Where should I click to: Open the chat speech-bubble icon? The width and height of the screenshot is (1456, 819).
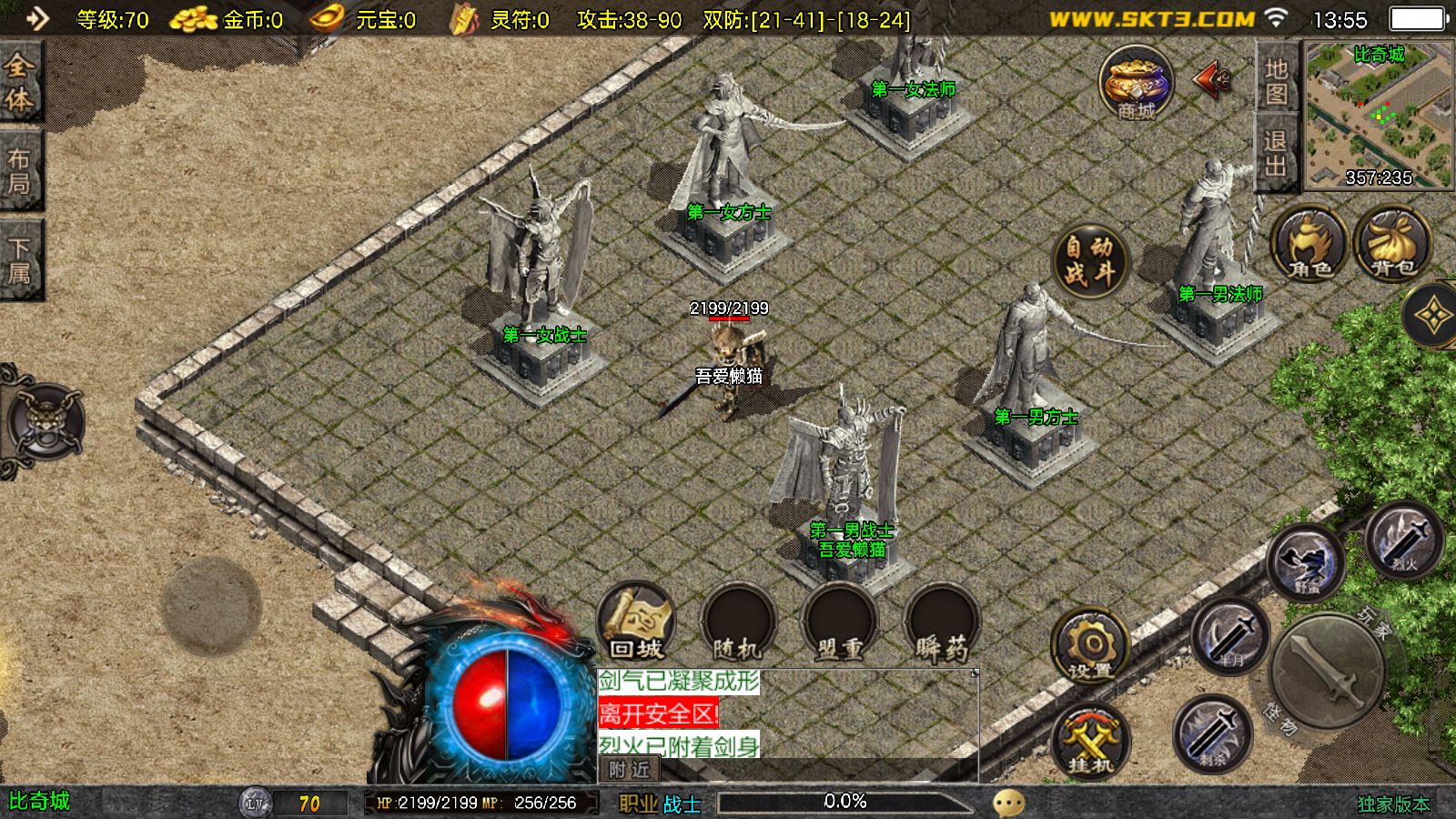pos(1008,803)
